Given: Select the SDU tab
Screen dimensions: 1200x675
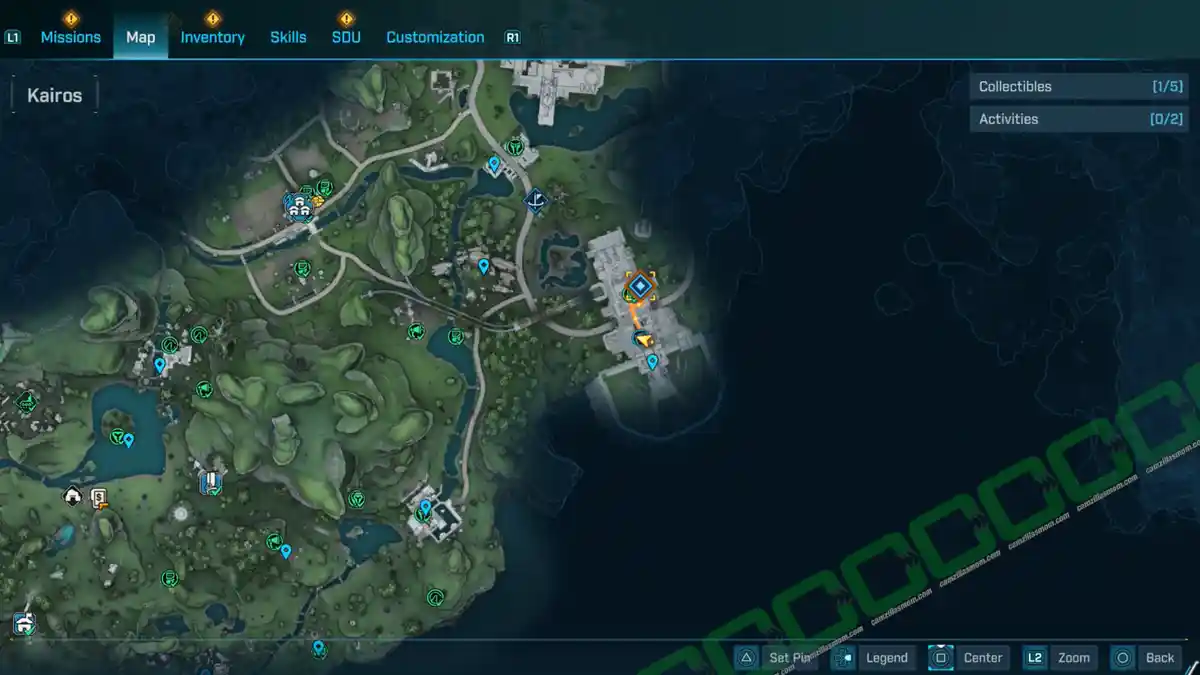Looking at the screenshot, I should tap(346, 37).
